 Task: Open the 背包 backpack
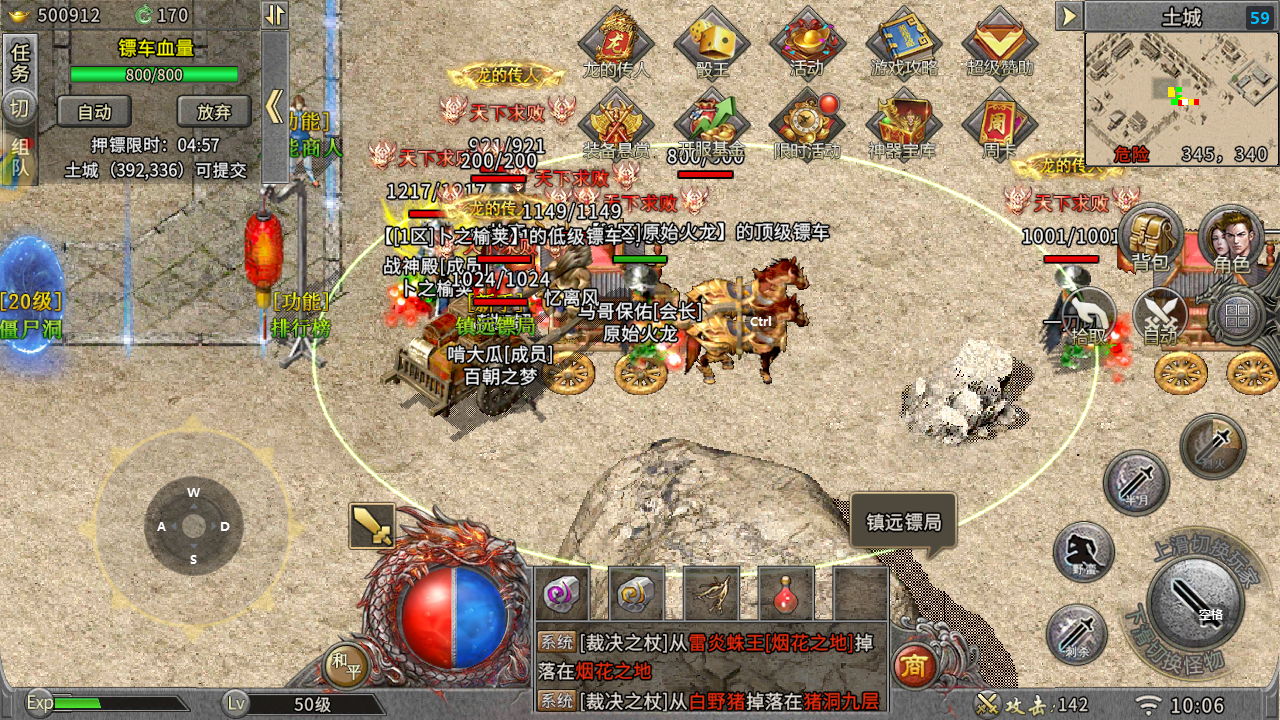pos(1150,238)
